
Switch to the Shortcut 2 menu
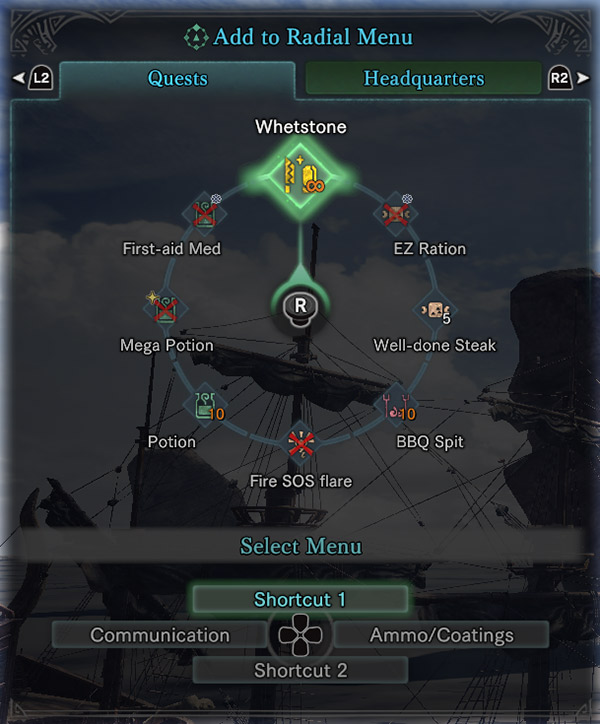point(300,670)
